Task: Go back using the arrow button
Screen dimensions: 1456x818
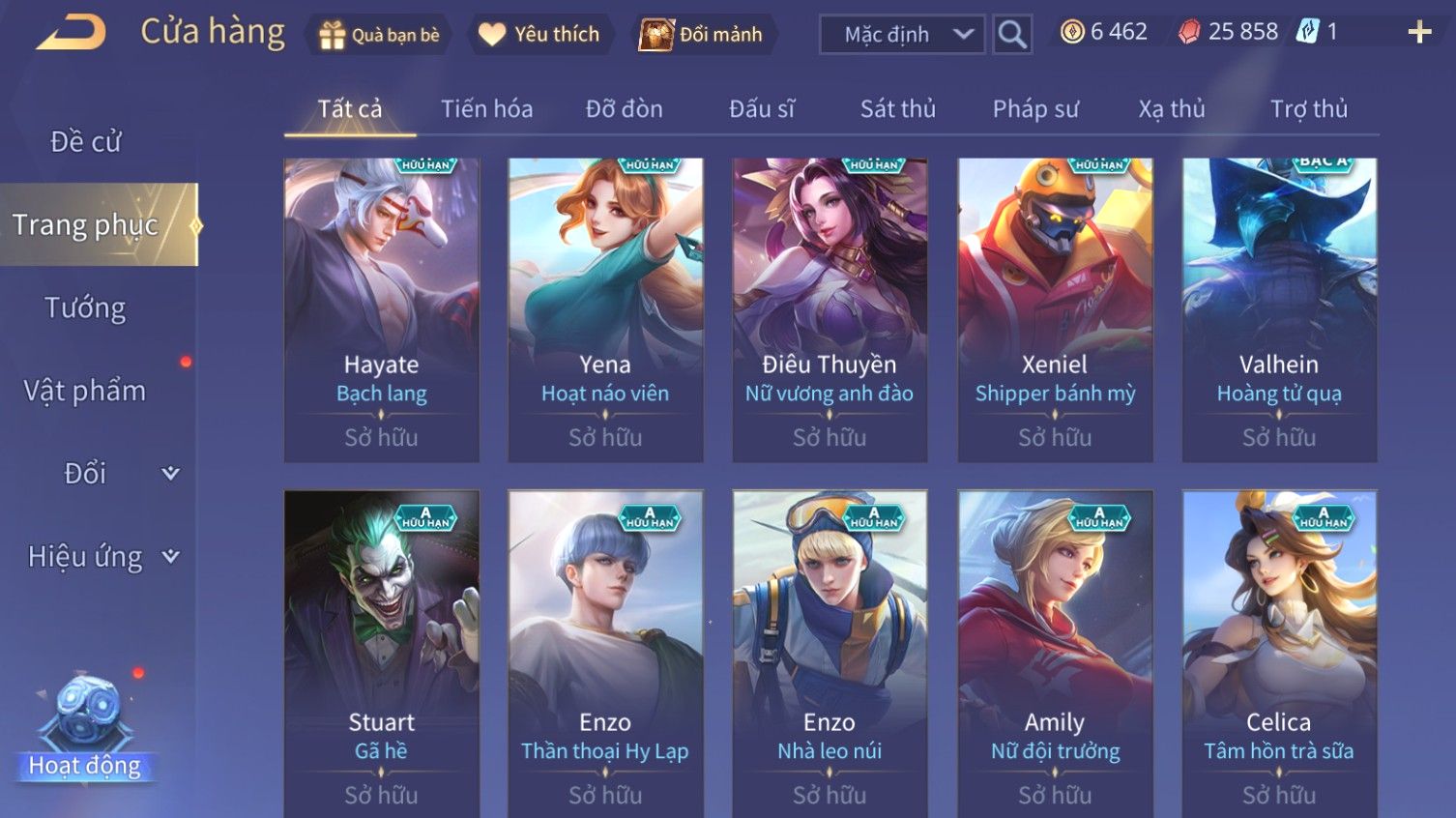Action: click(x=72, y=33)
